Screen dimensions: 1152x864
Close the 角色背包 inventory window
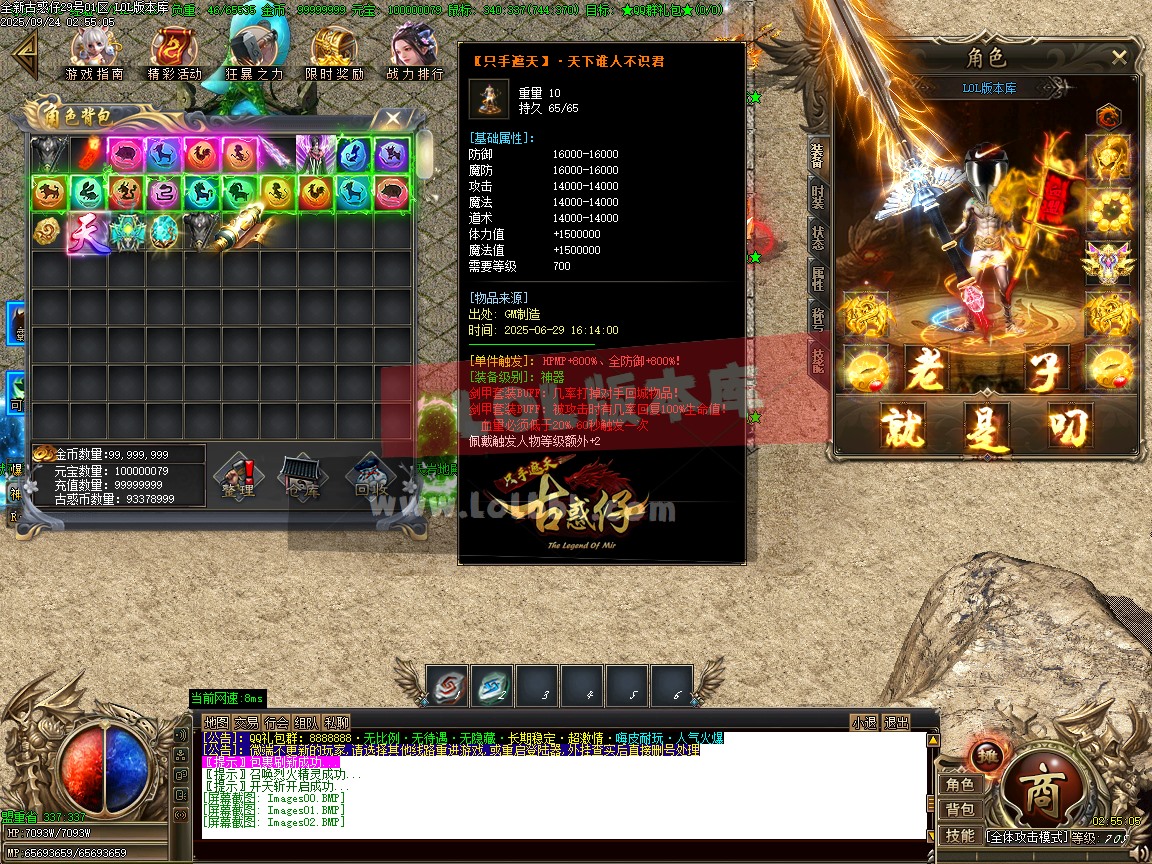tap(393, 119)
